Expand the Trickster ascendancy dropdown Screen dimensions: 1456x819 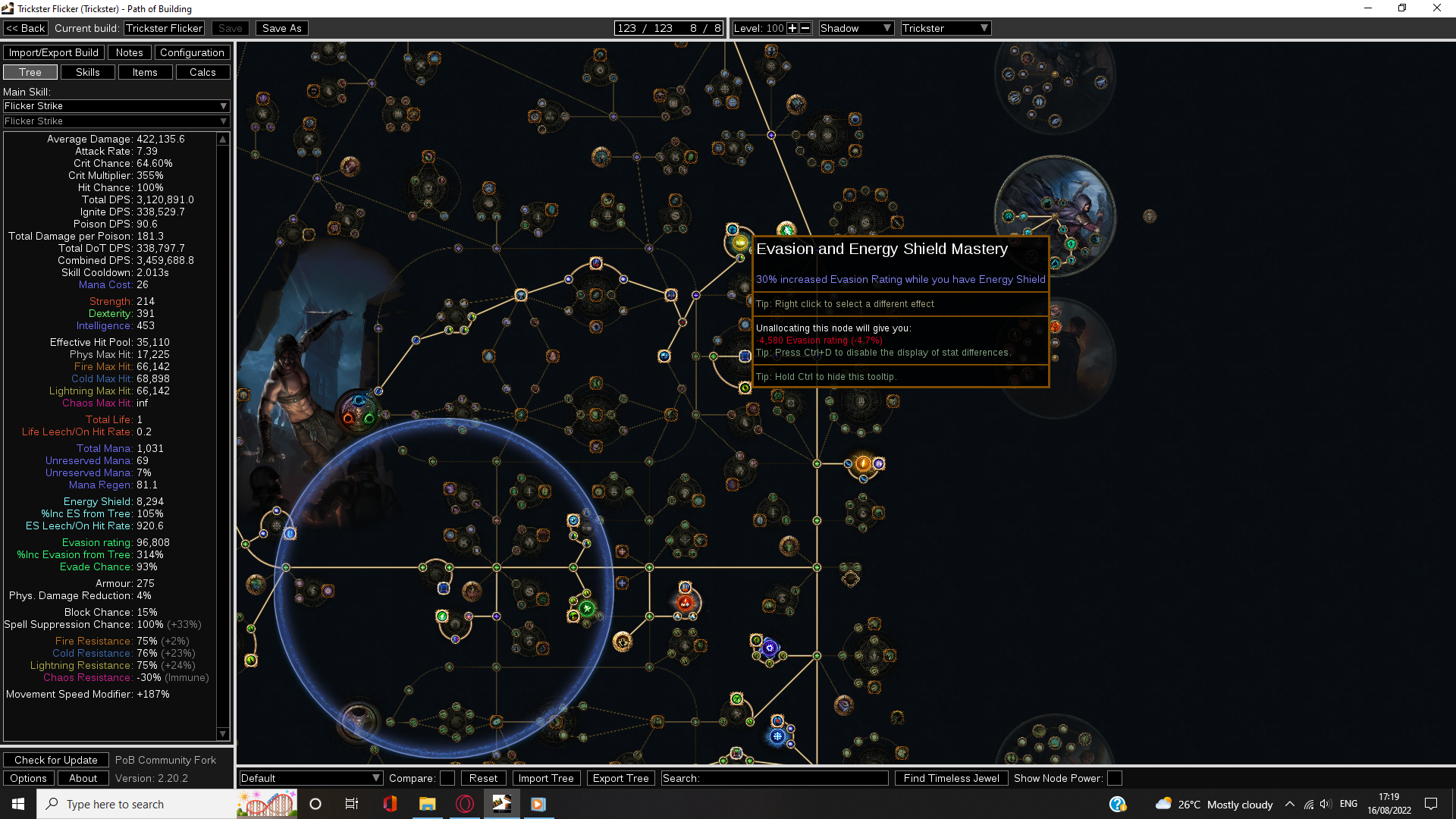tap(945, 28)
